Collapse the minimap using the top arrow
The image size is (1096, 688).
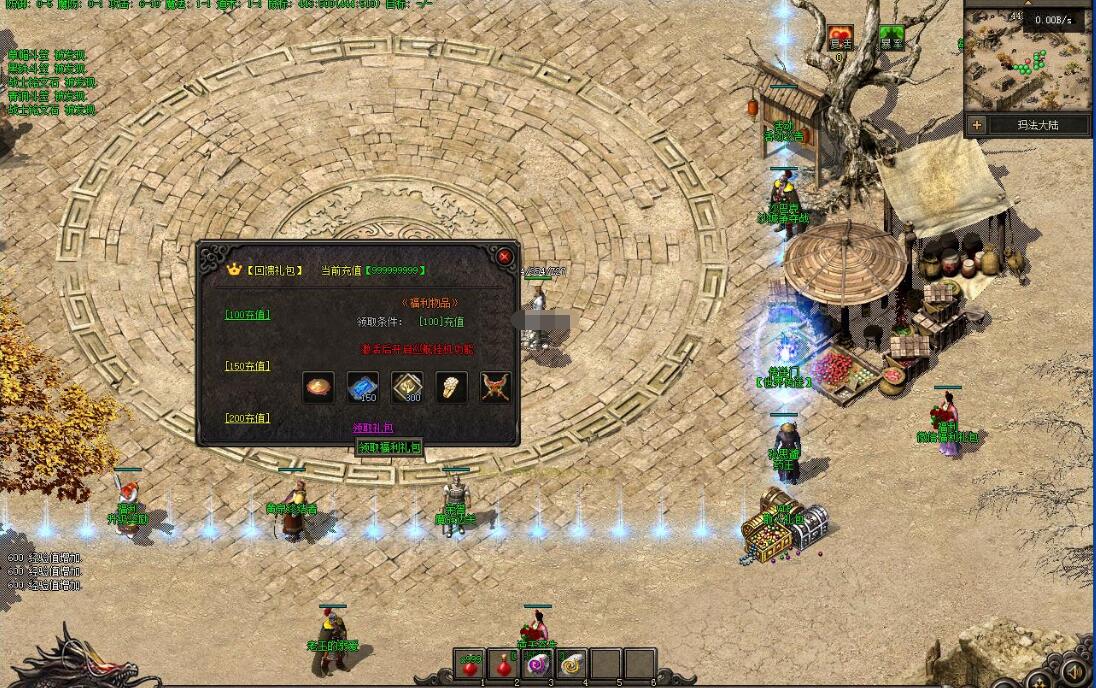(x=1028, y=5)
